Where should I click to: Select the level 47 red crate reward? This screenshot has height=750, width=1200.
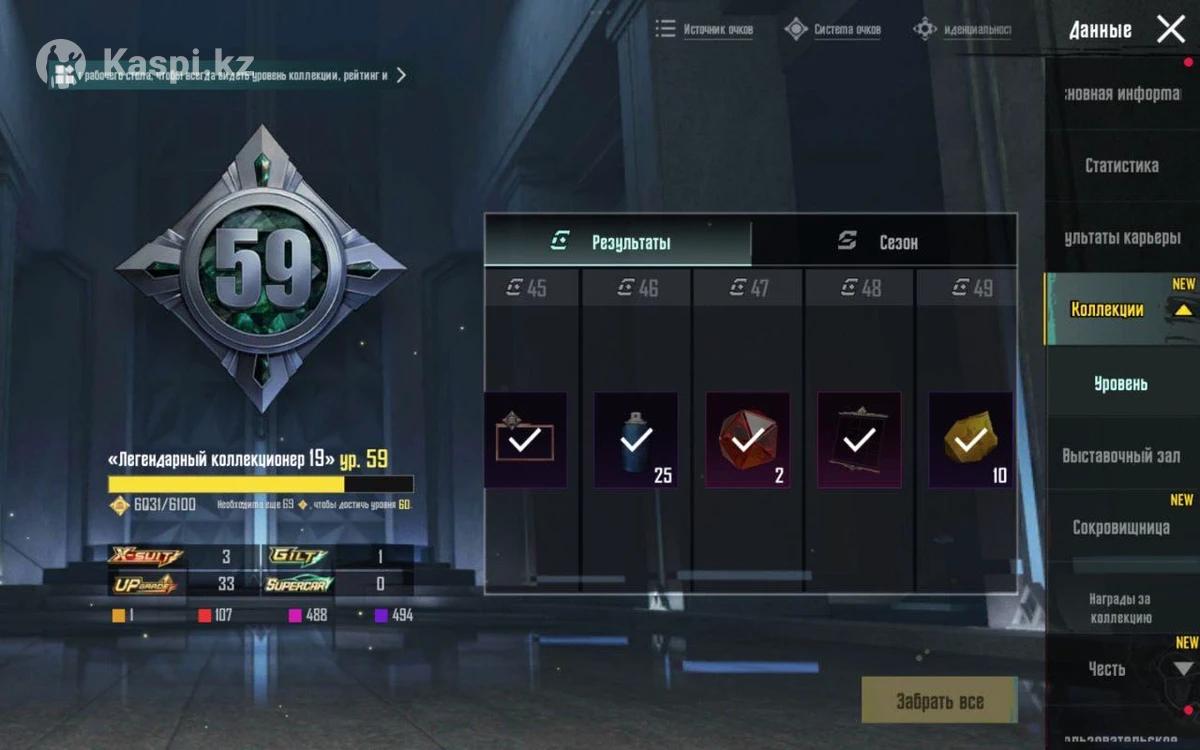tap(747, 440)
